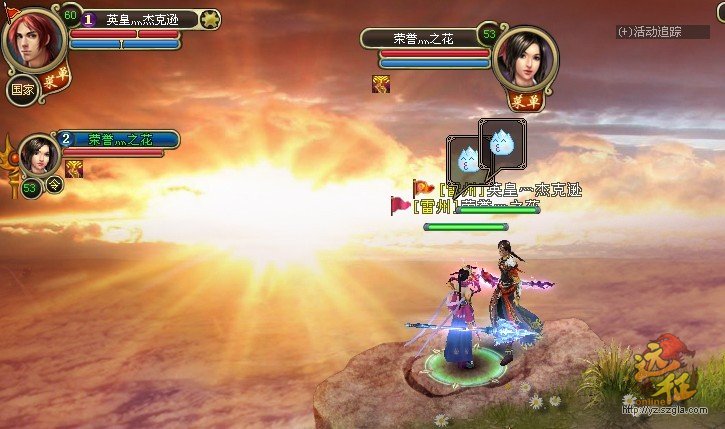Select party member 荣誉之花 portrait on left
This screenshot has width=725, height=429.
point(41,157)
